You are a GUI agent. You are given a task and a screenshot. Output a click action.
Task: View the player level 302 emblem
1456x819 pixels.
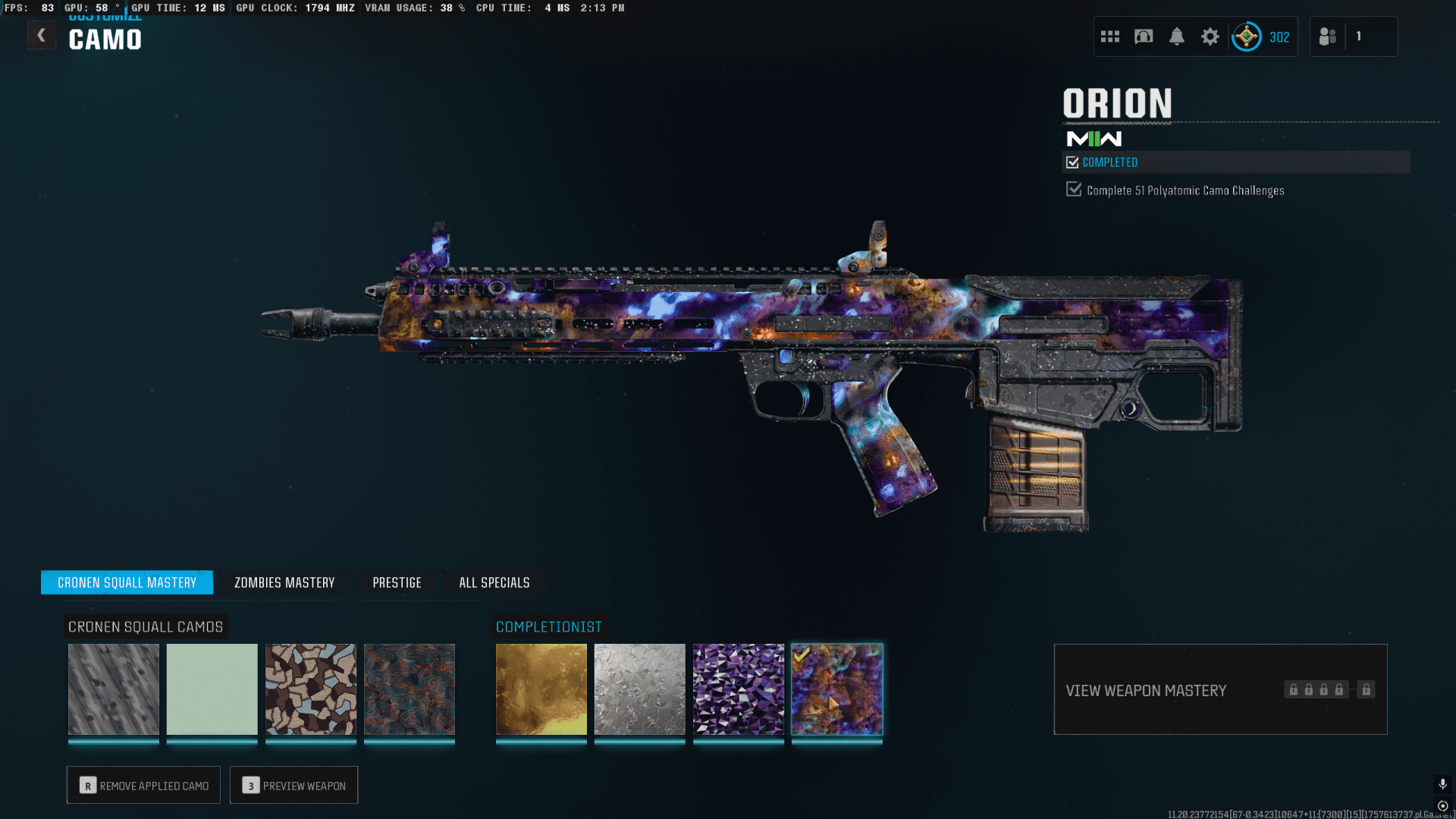point(1246,36)
